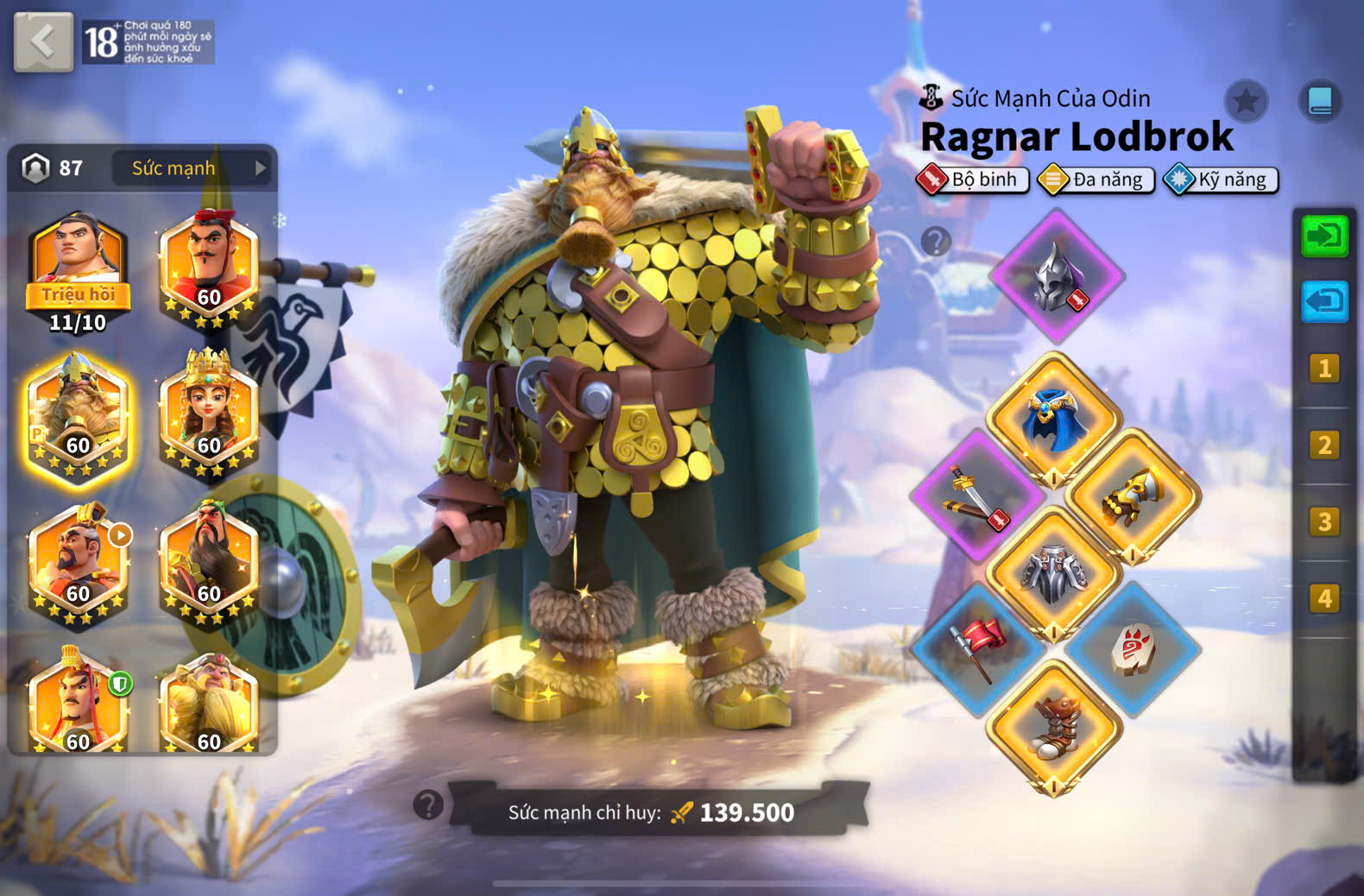Open the blue book info button

tap(1320, 101)
